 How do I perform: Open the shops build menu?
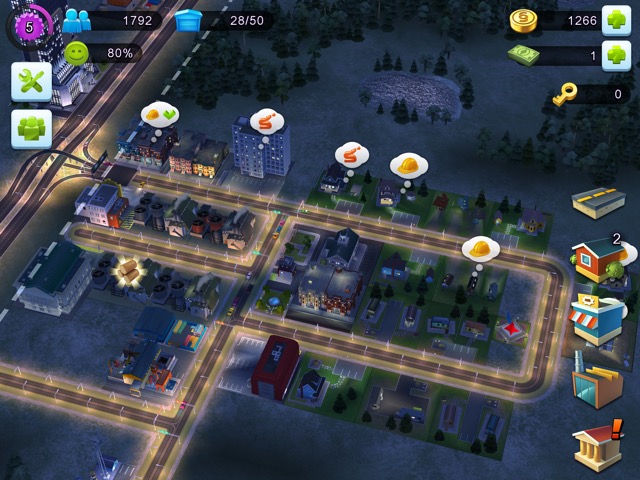pyautogui.click(x=598, y=320)
